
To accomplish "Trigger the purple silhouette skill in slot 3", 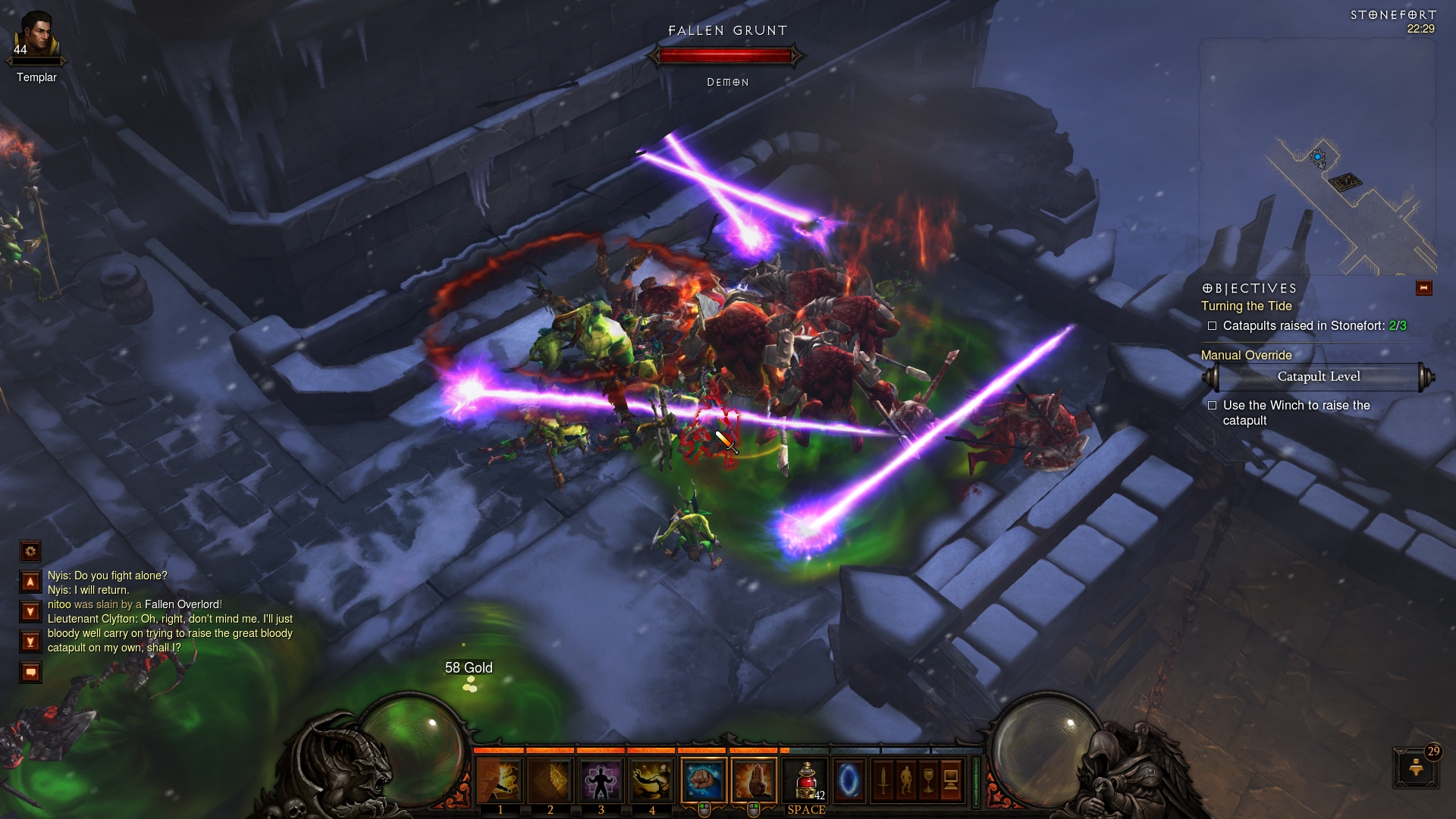I will point(601,780).
